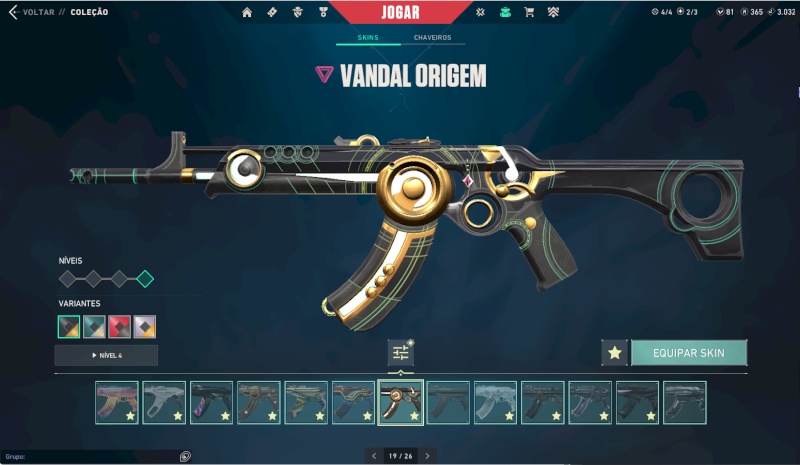800x465 pixels.
Task: Open the party chat icon at bottom
Action: [x=185, y=456]
